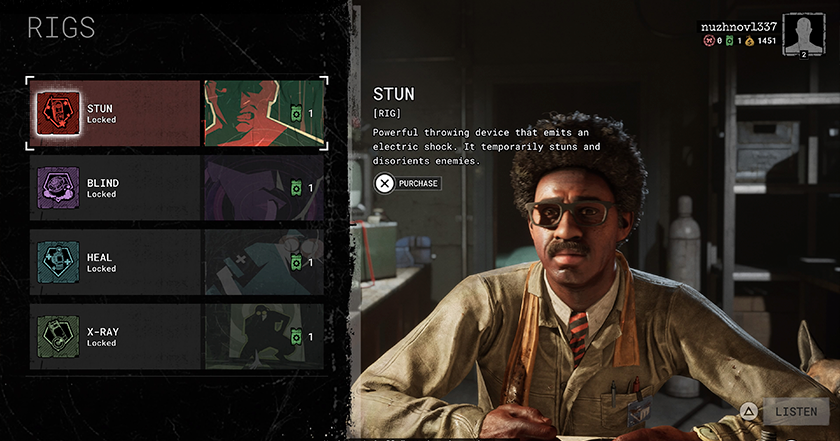Click the Listen button
This screenshot has width=840, height=441.
(795, 411)
